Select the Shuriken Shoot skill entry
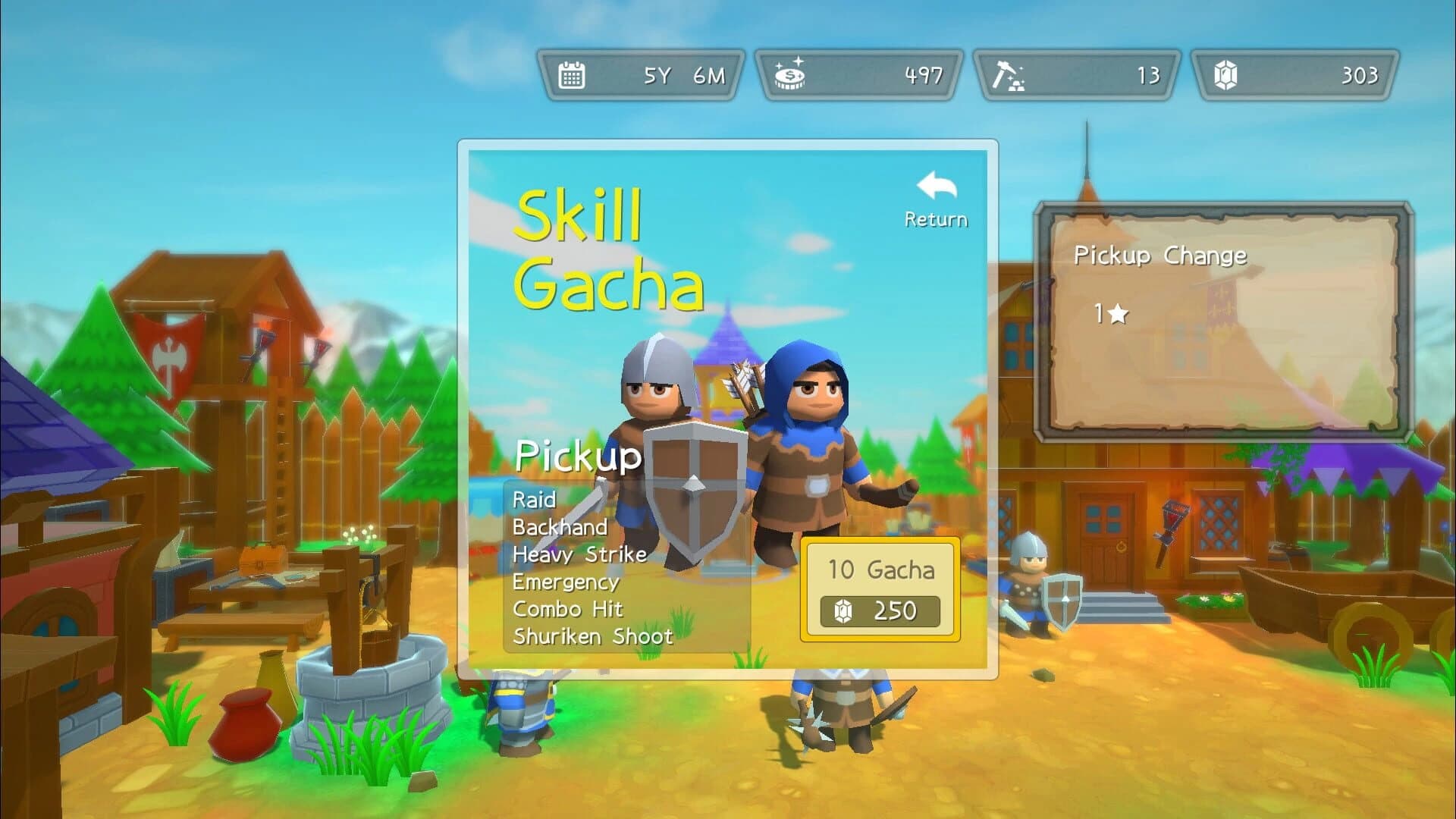Screen dimensions: 1456x819 594,637
